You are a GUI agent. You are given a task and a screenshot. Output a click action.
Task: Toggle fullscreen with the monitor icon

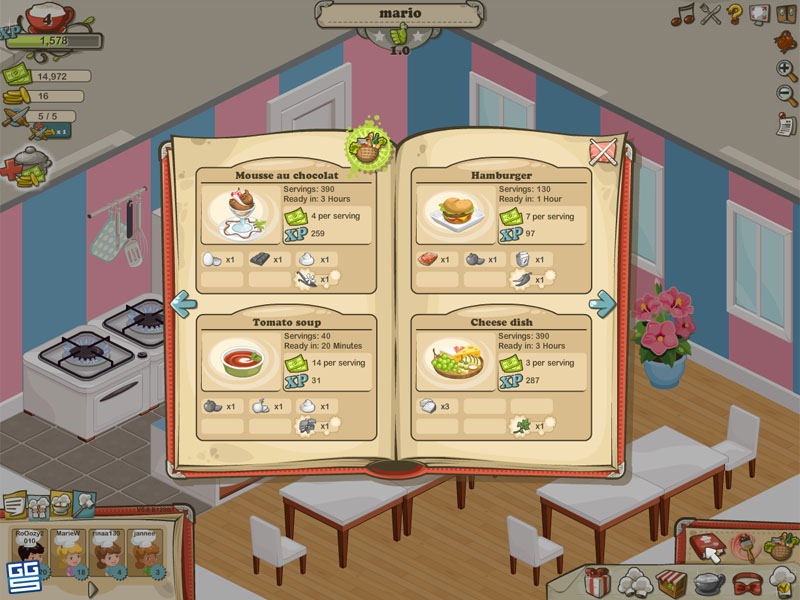pos(760,14)
